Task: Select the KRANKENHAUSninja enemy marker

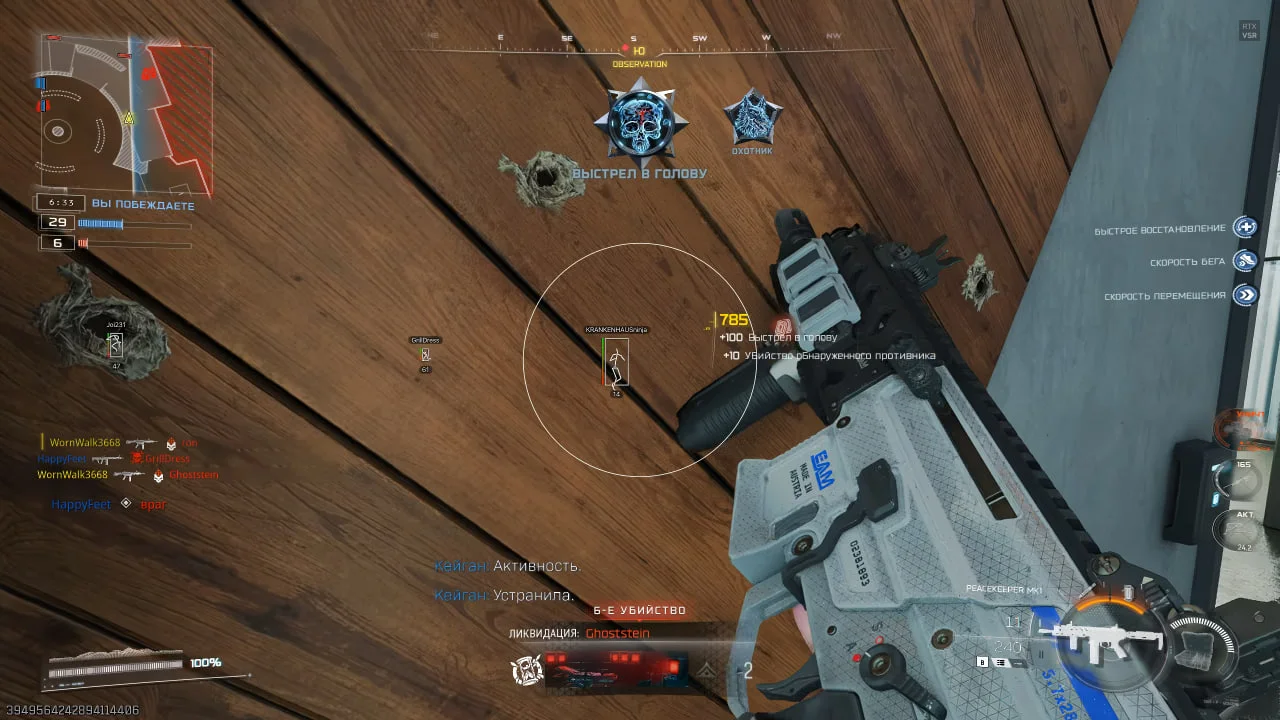Action: point(617,361)
